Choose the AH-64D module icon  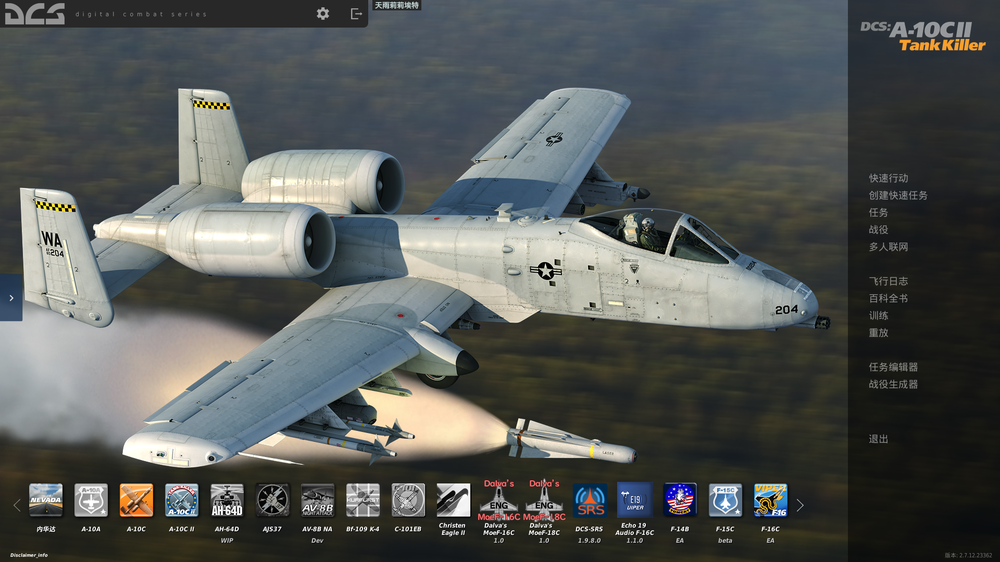coord(227,500)
